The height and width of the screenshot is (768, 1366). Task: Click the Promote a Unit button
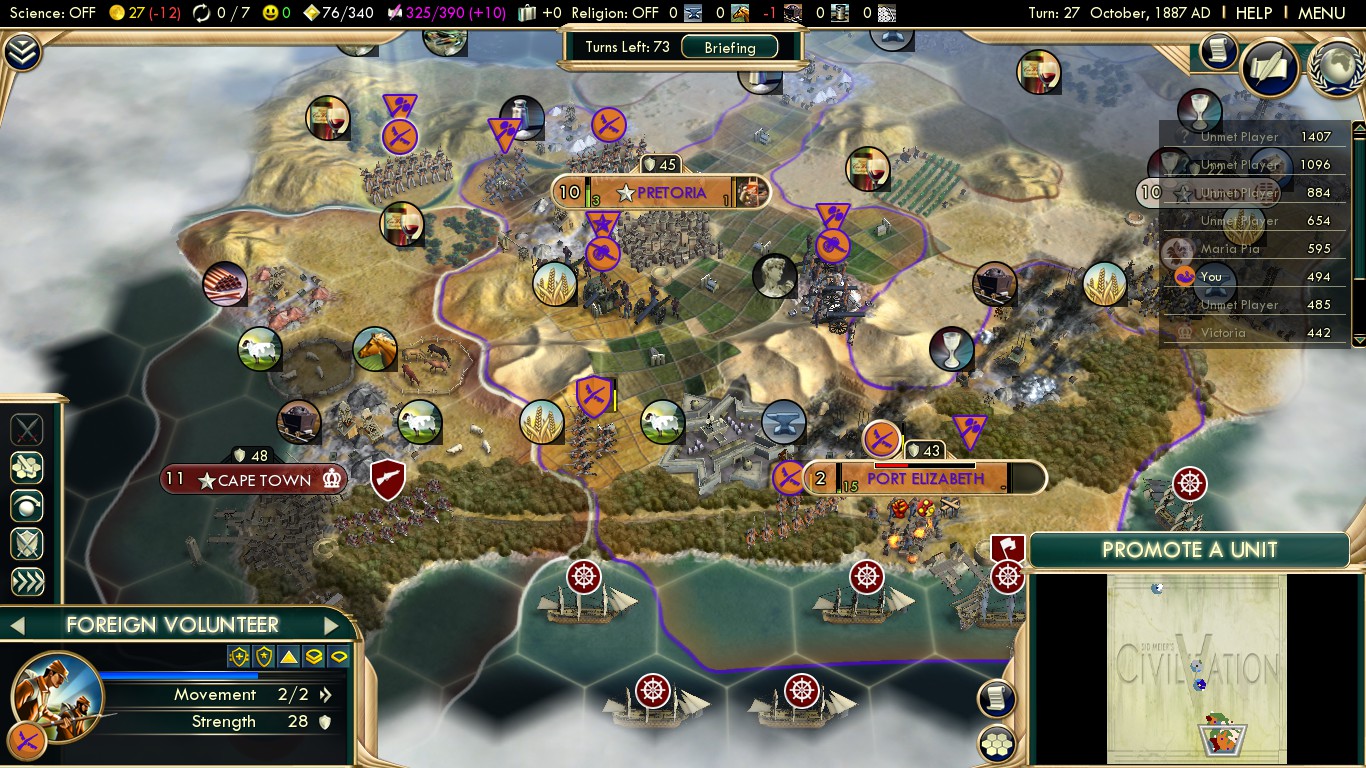click(1188, 550)
